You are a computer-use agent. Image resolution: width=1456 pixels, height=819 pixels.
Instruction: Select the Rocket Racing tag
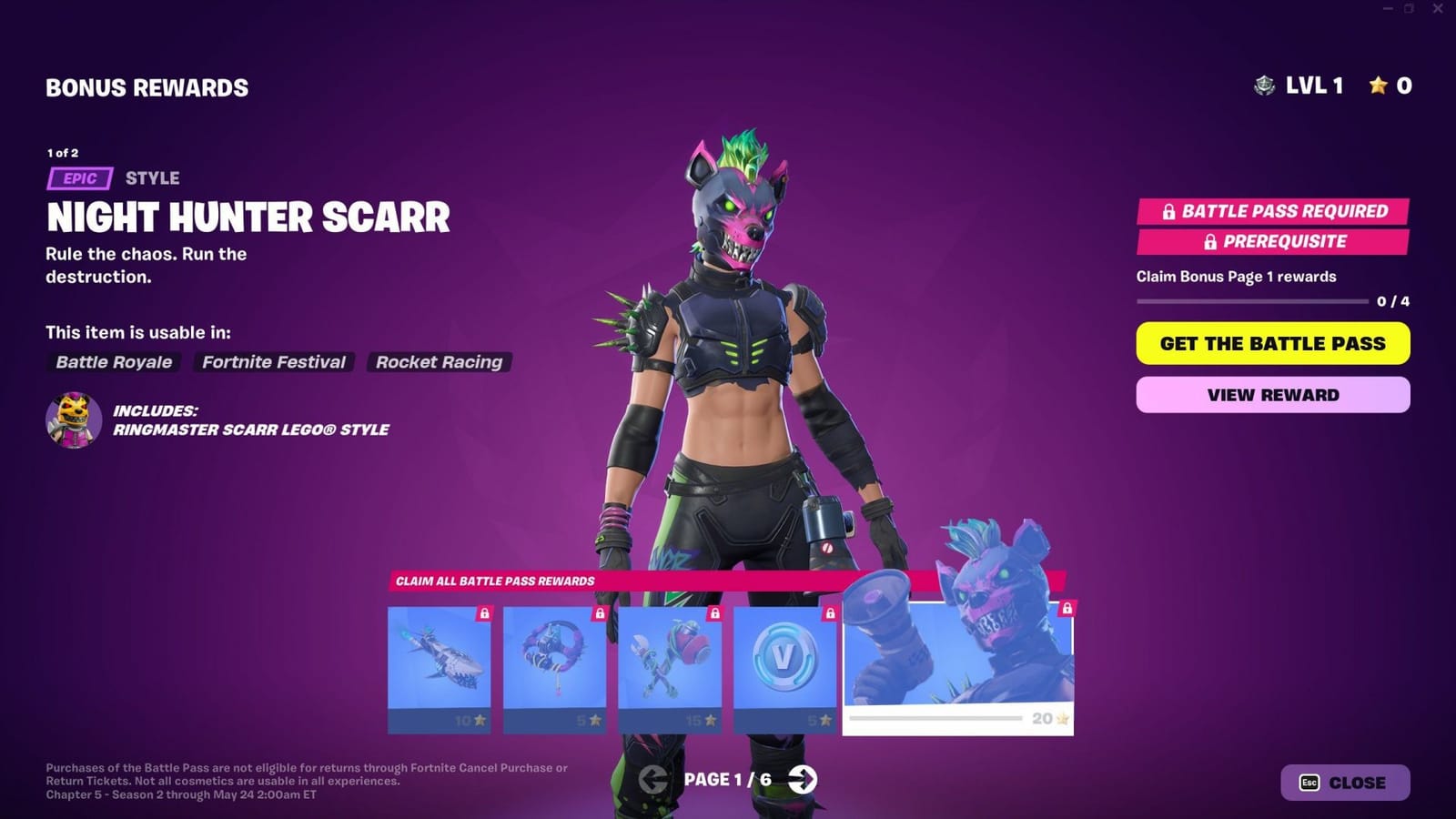[439, 362]
